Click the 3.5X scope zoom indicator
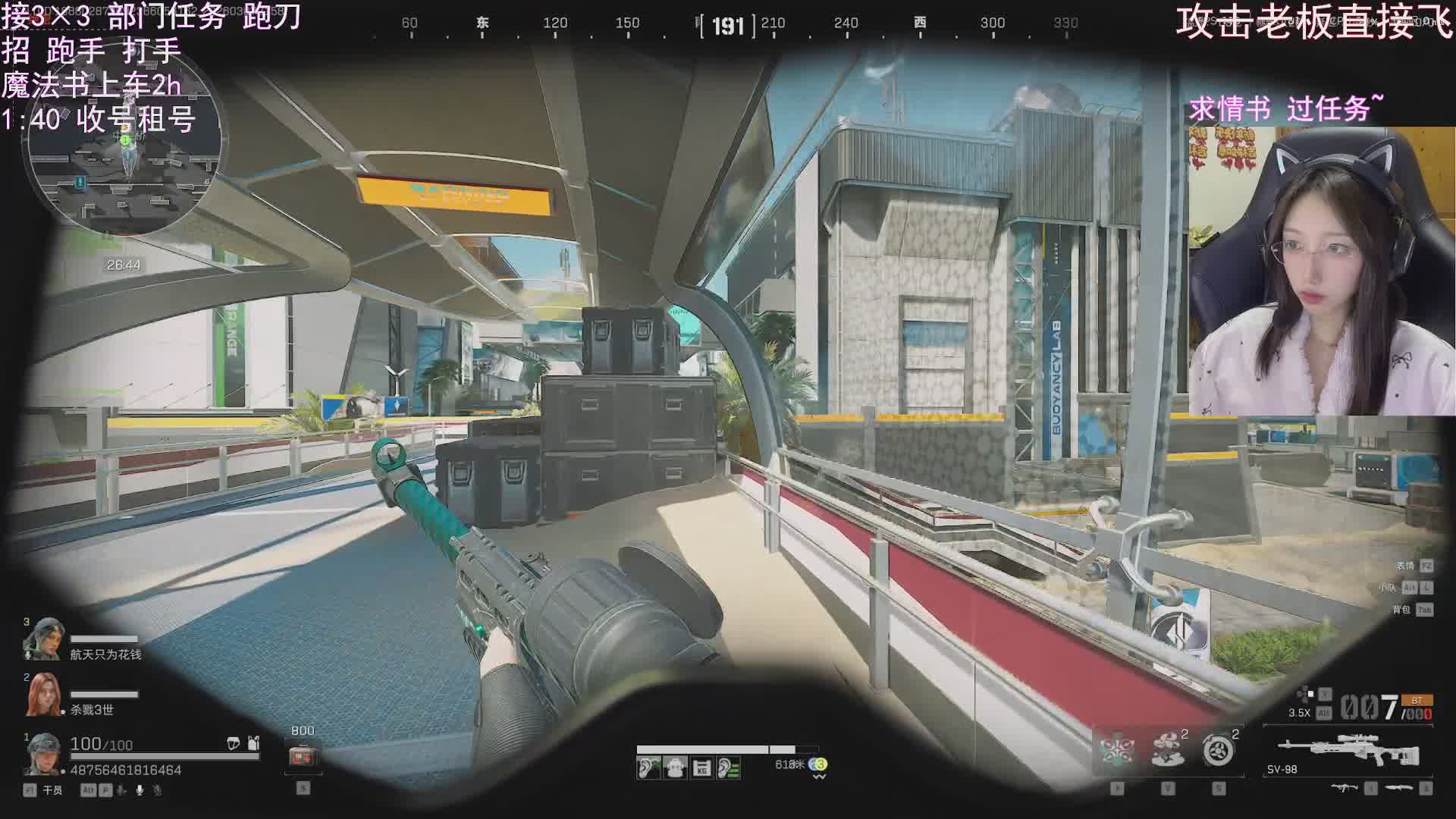1456x819 pixels. 1299,713
